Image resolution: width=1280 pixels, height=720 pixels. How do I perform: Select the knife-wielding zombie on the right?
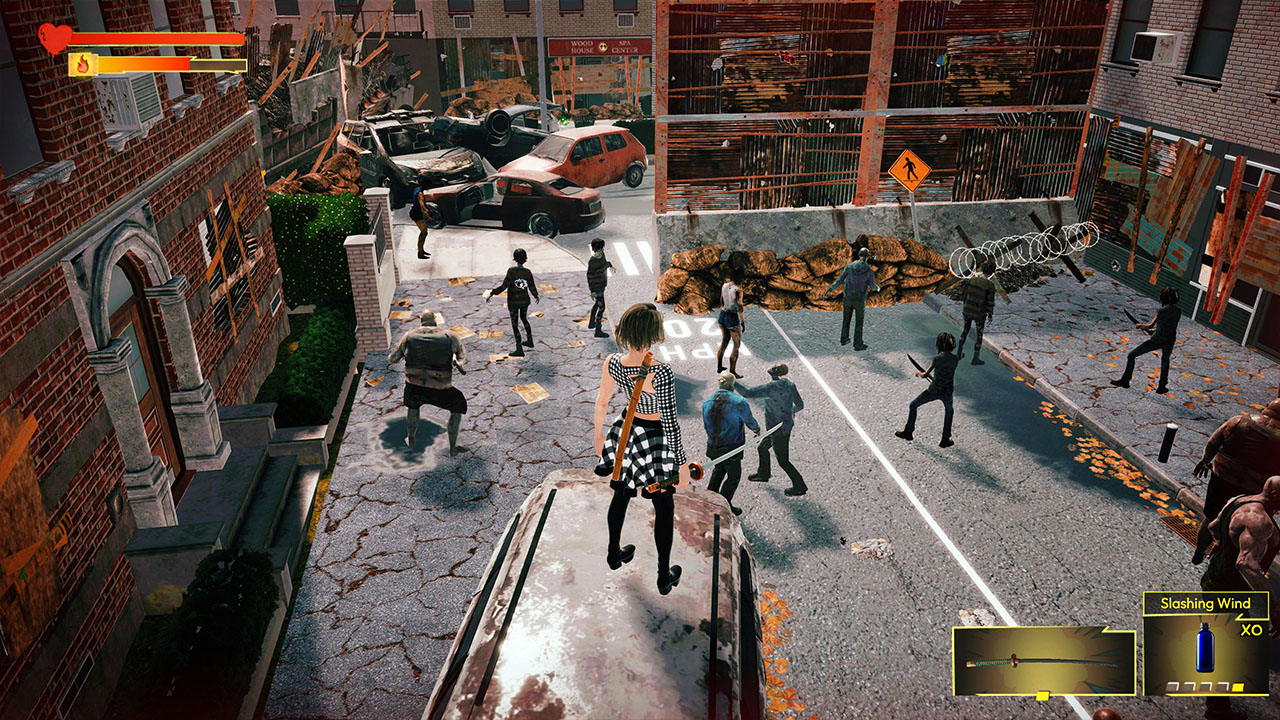(x=940, y=390)
